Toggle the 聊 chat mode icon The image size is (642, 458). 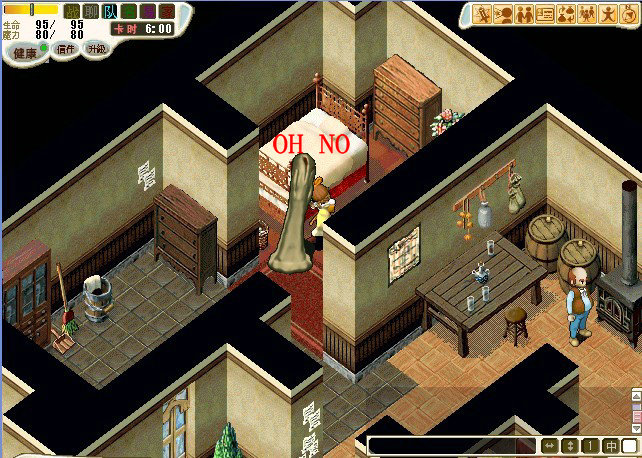[91, 11]
